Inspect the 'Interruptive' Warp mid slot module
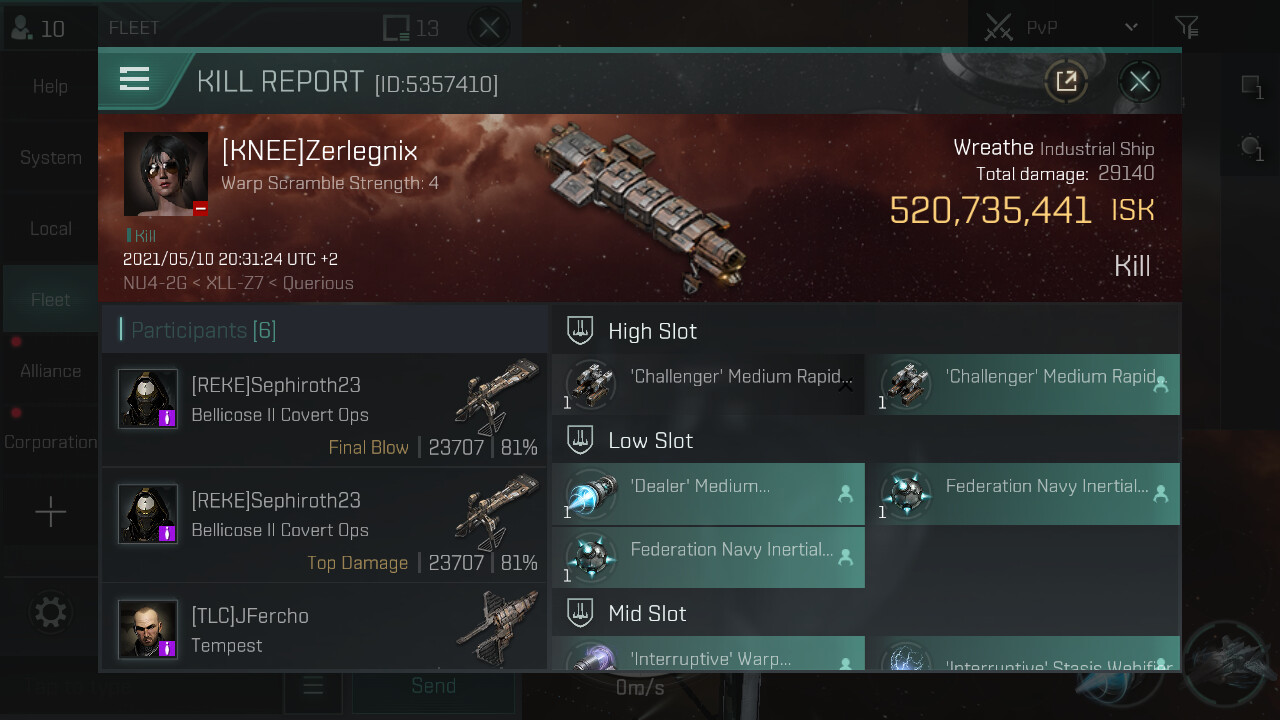The image size is (1280, 720). [x=708, y=656]
